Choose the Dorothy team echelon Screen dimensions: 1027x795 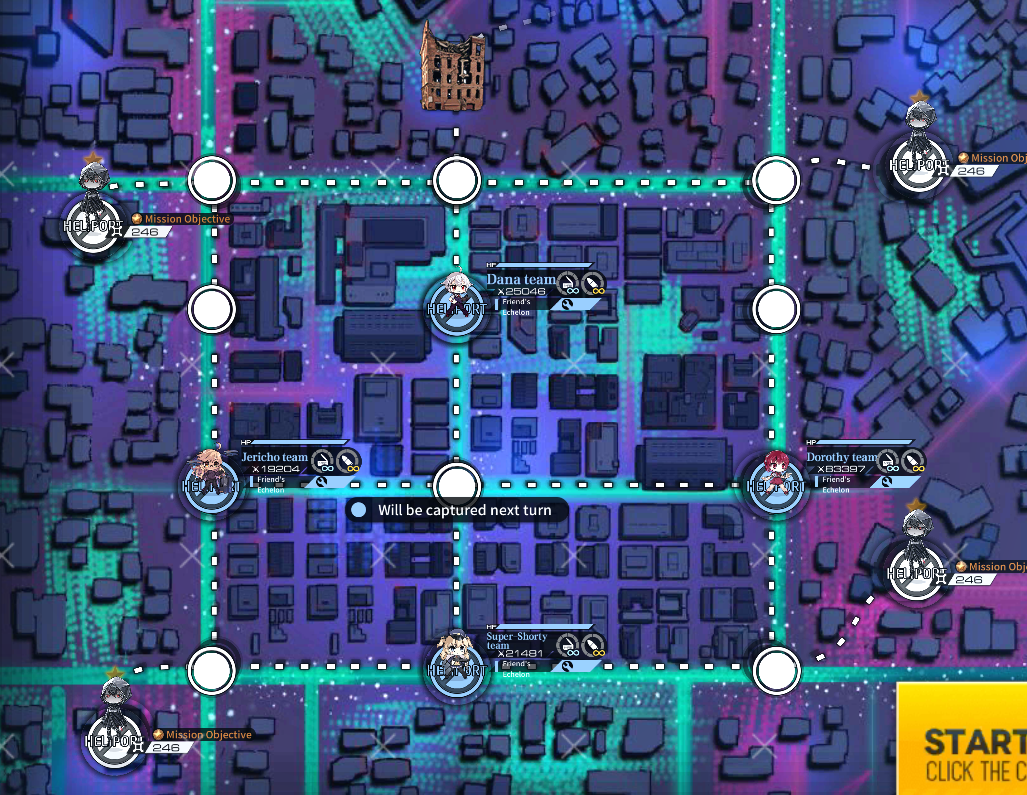(774, 477)
